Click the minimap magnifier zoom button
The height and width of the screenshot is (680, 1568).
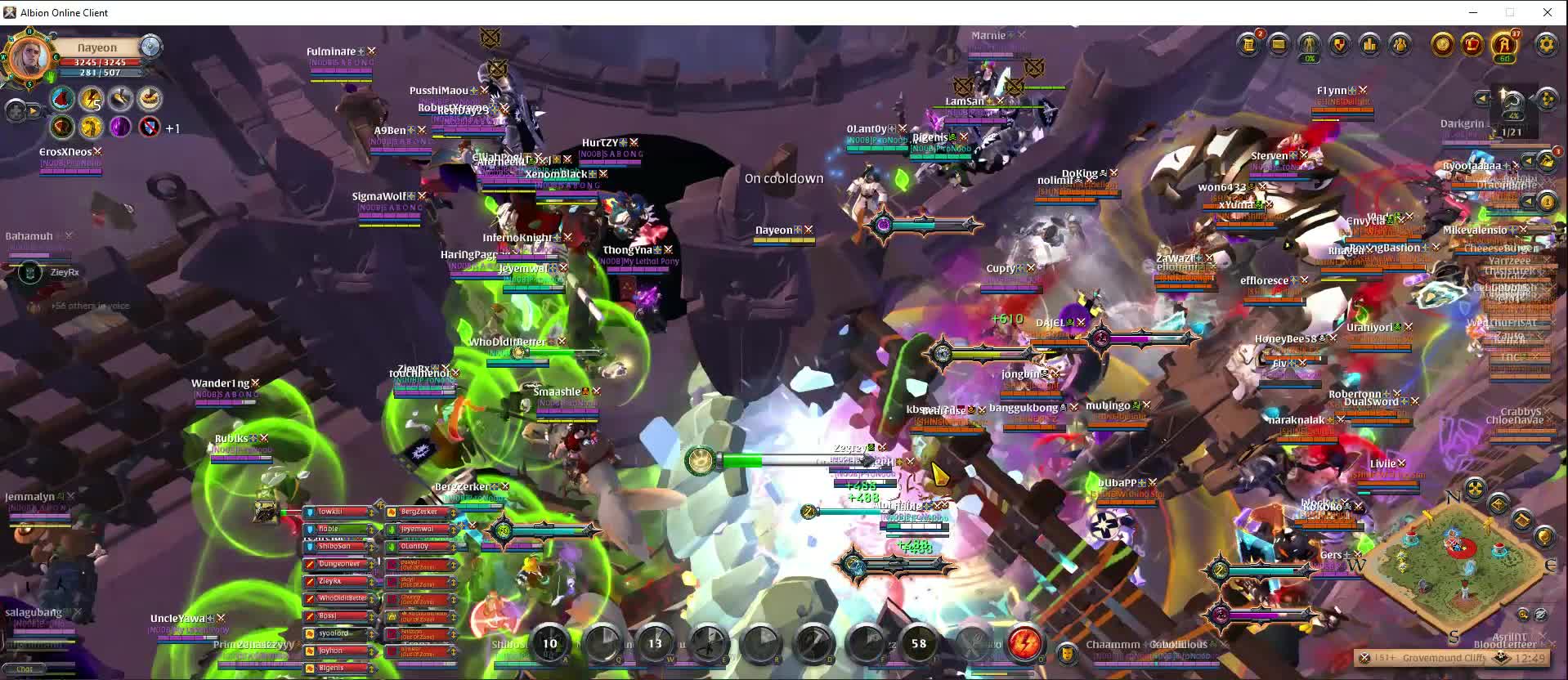(1522, 614)
